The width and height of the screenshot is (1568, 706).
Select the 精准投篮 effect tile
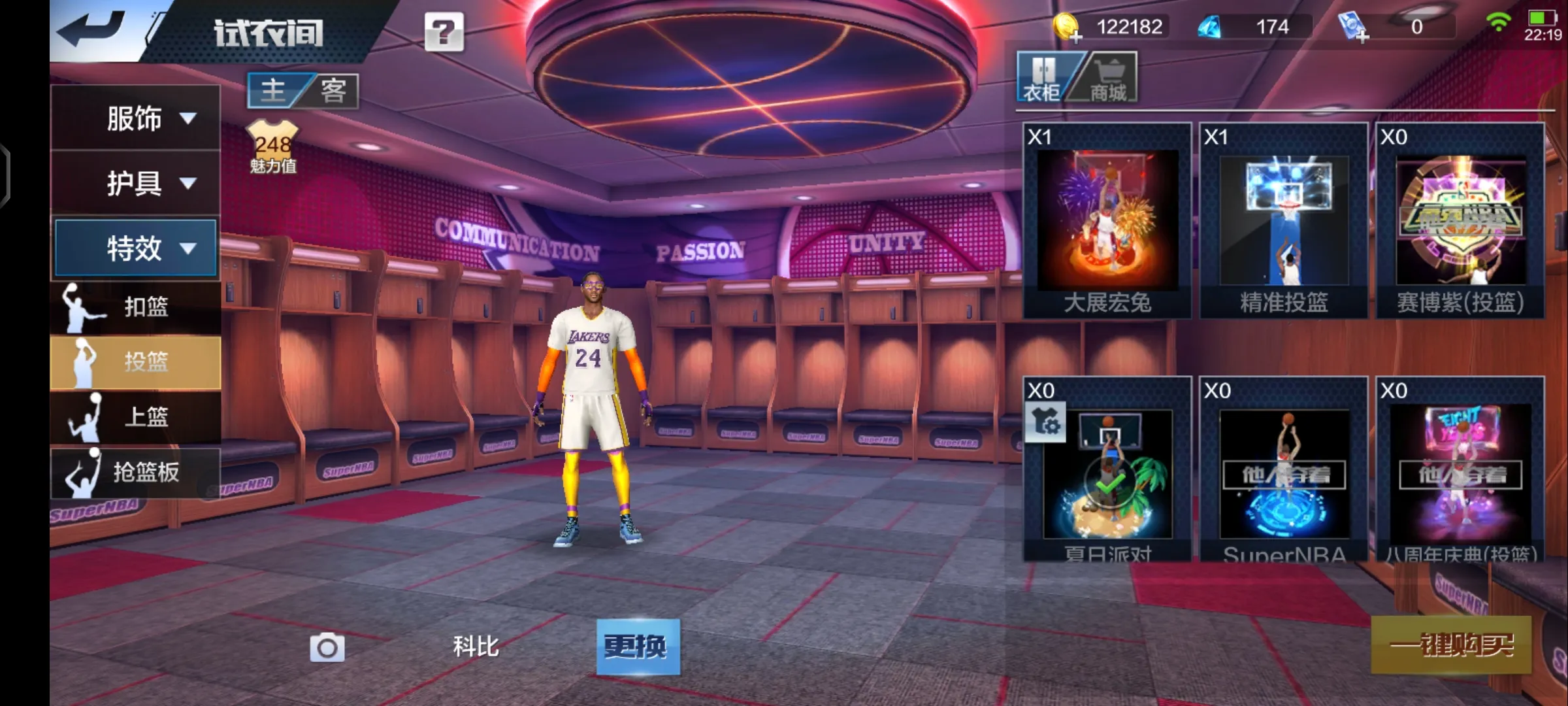(x=1284, y=221)
